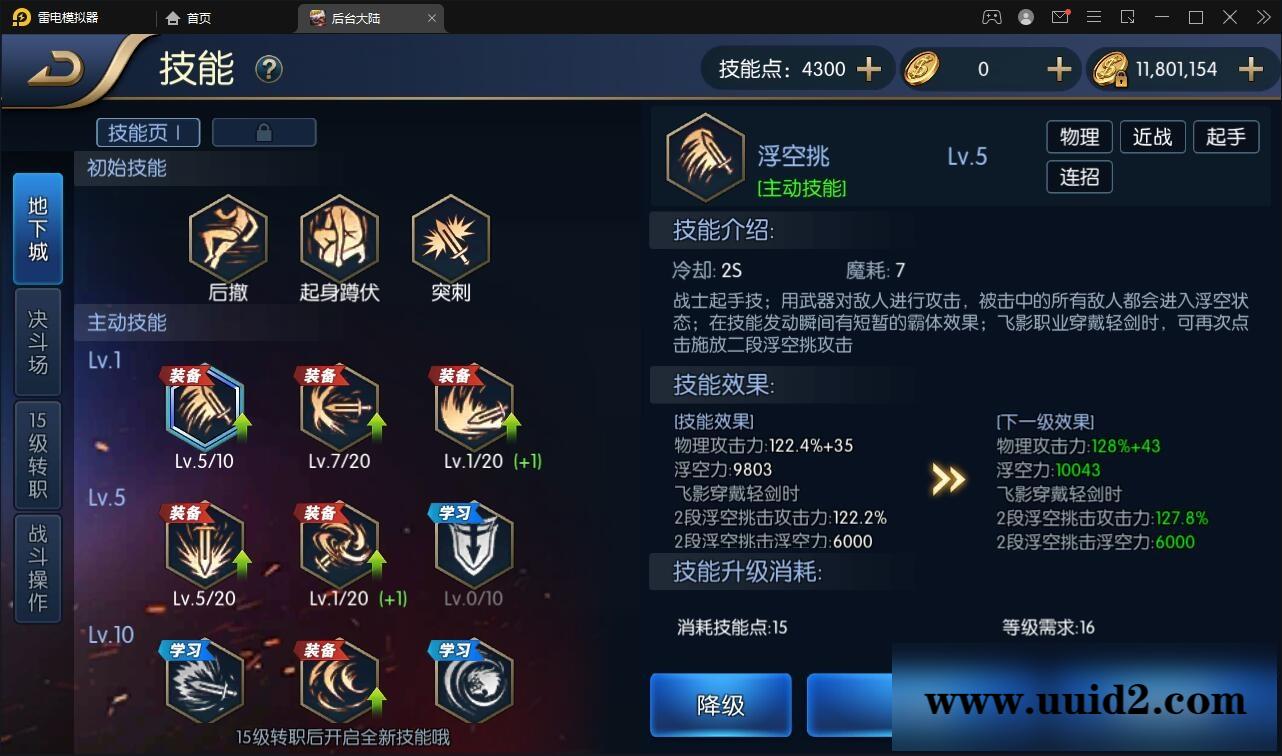Unlock the locked second skill page
Image resolution: width=1282 pixels, height=756 pixels.
coord(264,131)
